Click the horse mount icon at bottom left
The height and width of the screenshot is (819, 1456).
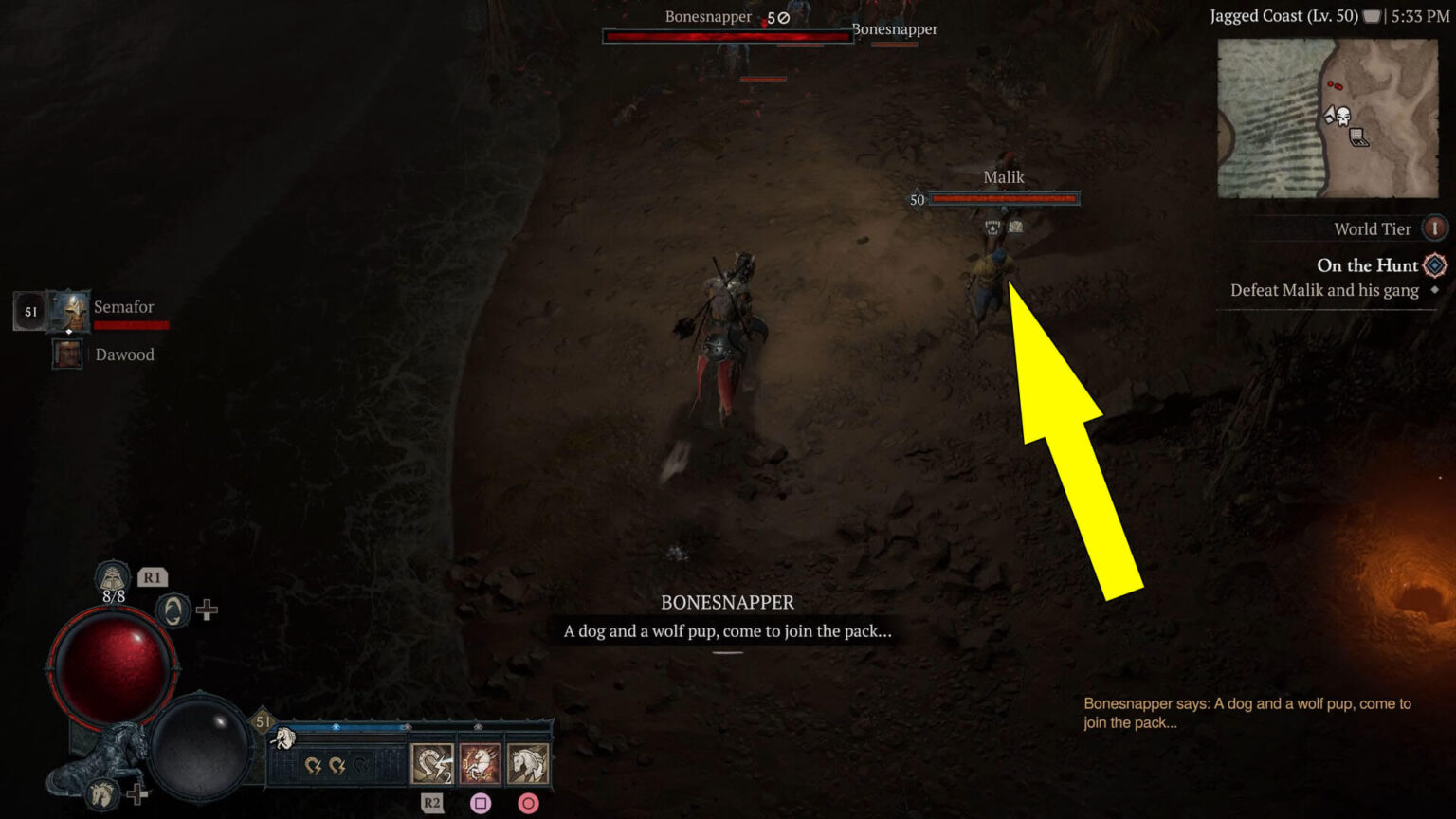click(100, 795)
